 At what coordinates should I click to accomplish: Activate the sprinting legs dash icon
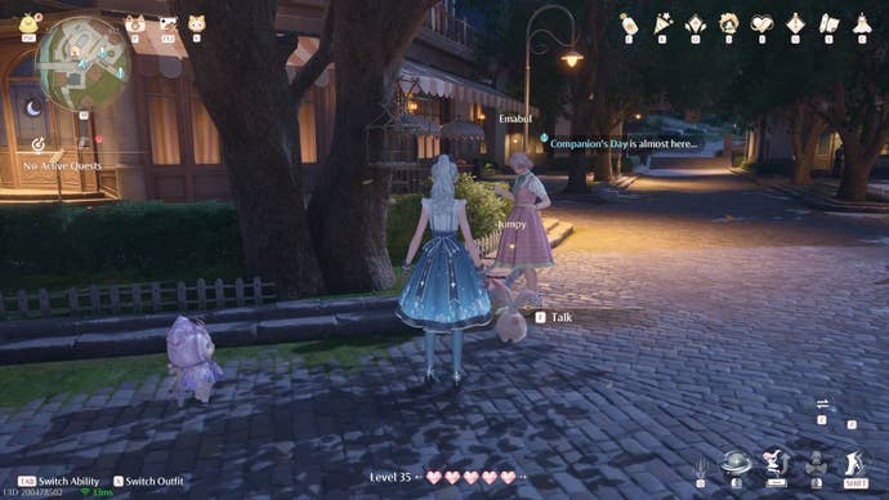[854, 463]
